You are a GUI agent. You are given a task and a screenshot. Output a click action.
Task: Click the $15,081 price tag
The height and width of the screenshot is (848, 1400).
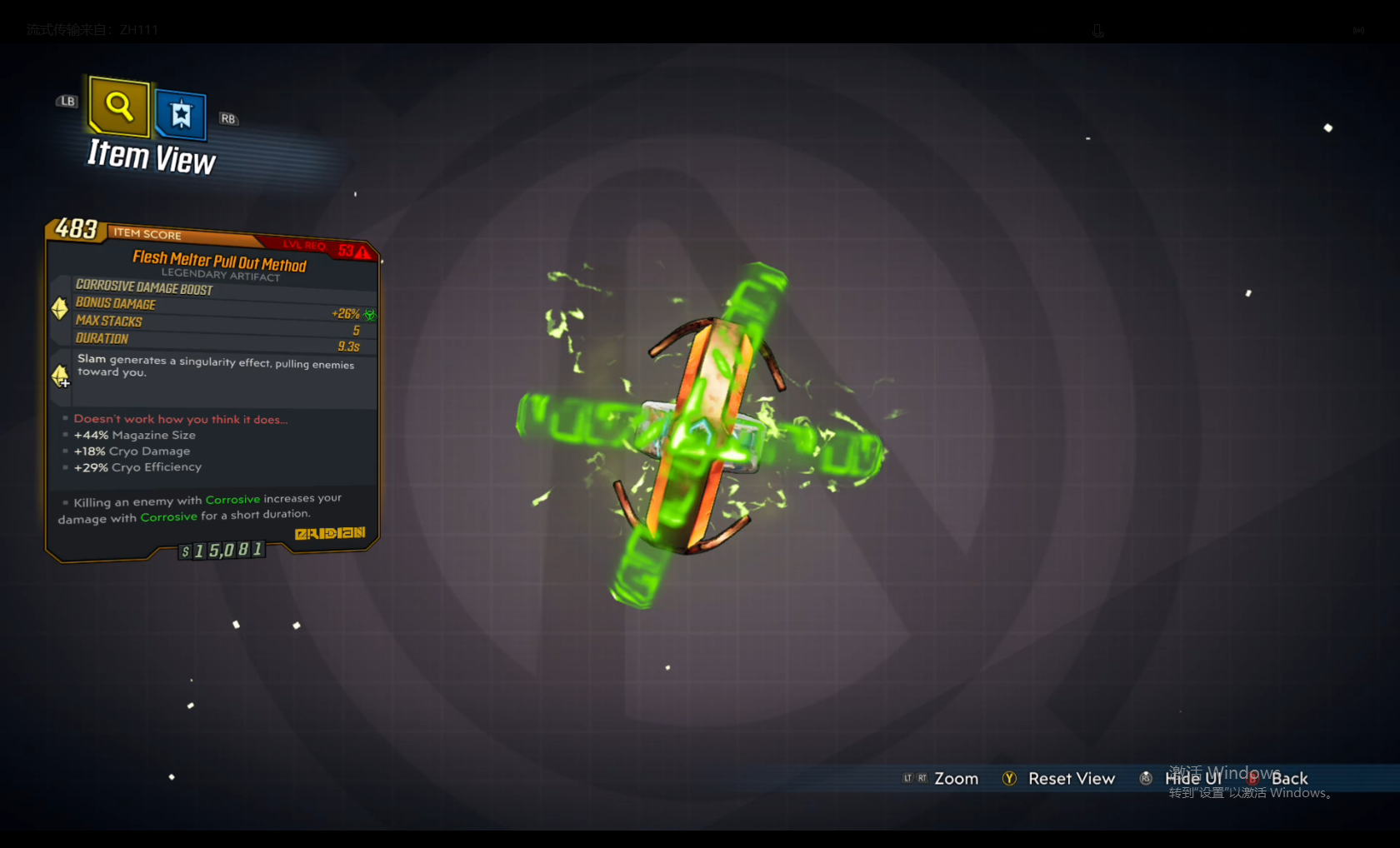tap(220, 551)
